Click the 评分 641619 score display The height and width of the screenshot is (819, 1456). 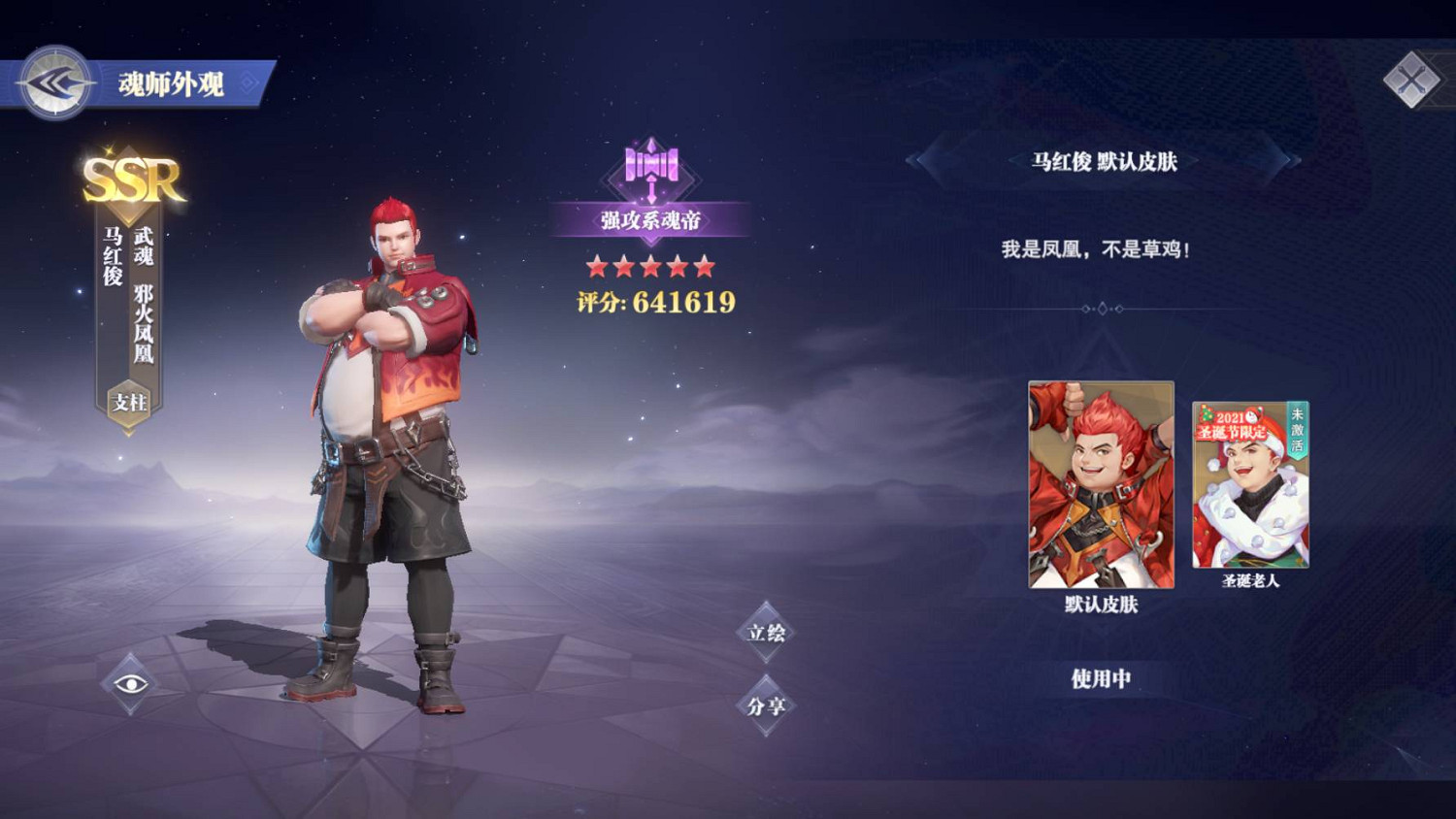click(656, 304)
